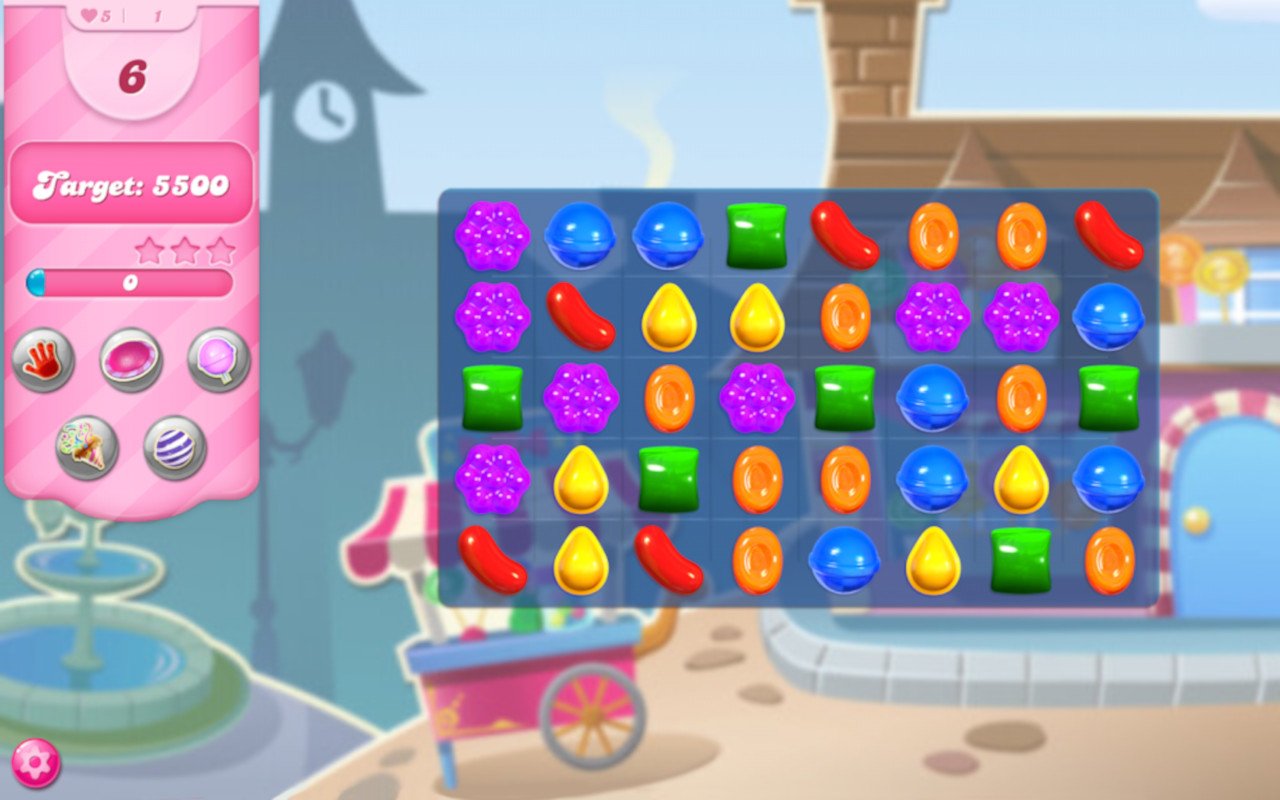Viewport: 1280px width, 800px height.
Task: Click the green wrapped candy in top row
Action: tap(753, 234)
